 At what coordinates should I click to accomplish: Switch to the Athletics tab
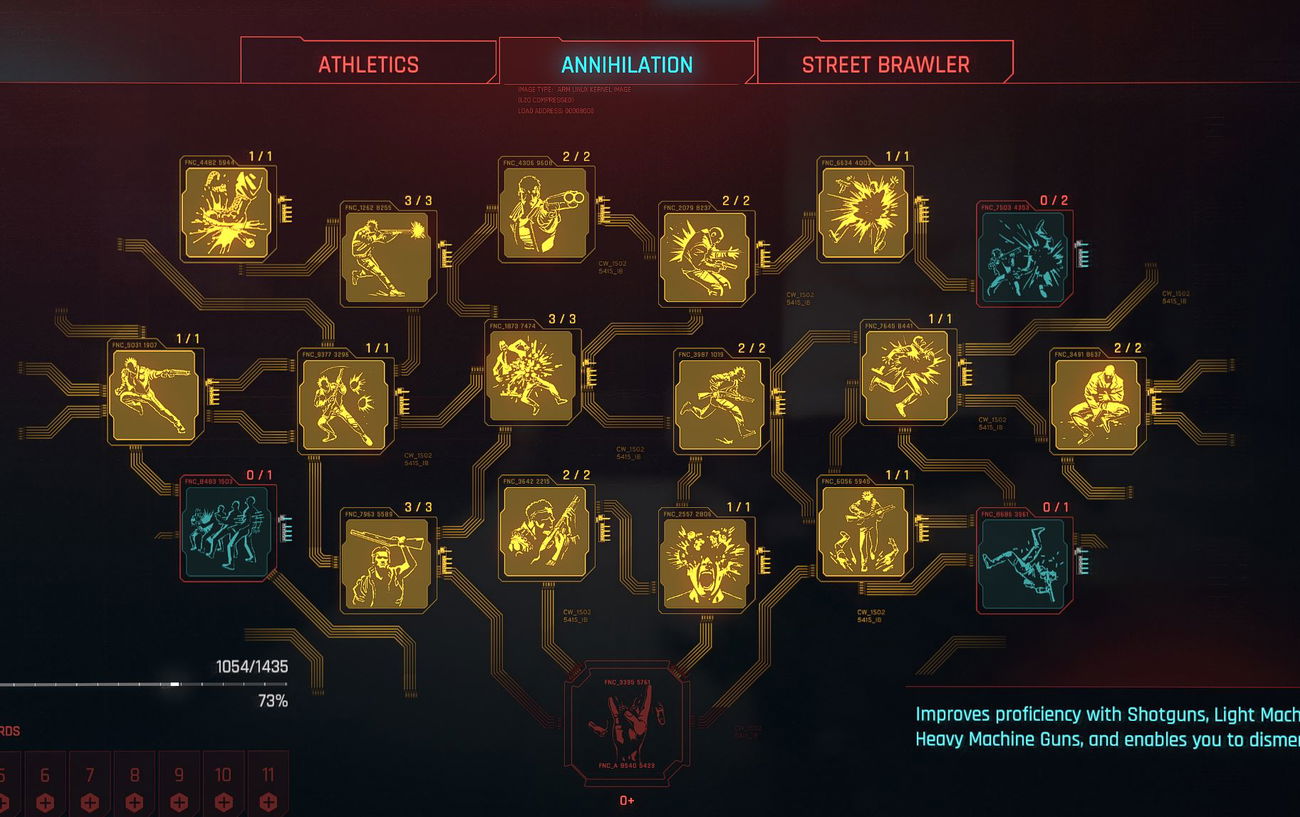367,65
